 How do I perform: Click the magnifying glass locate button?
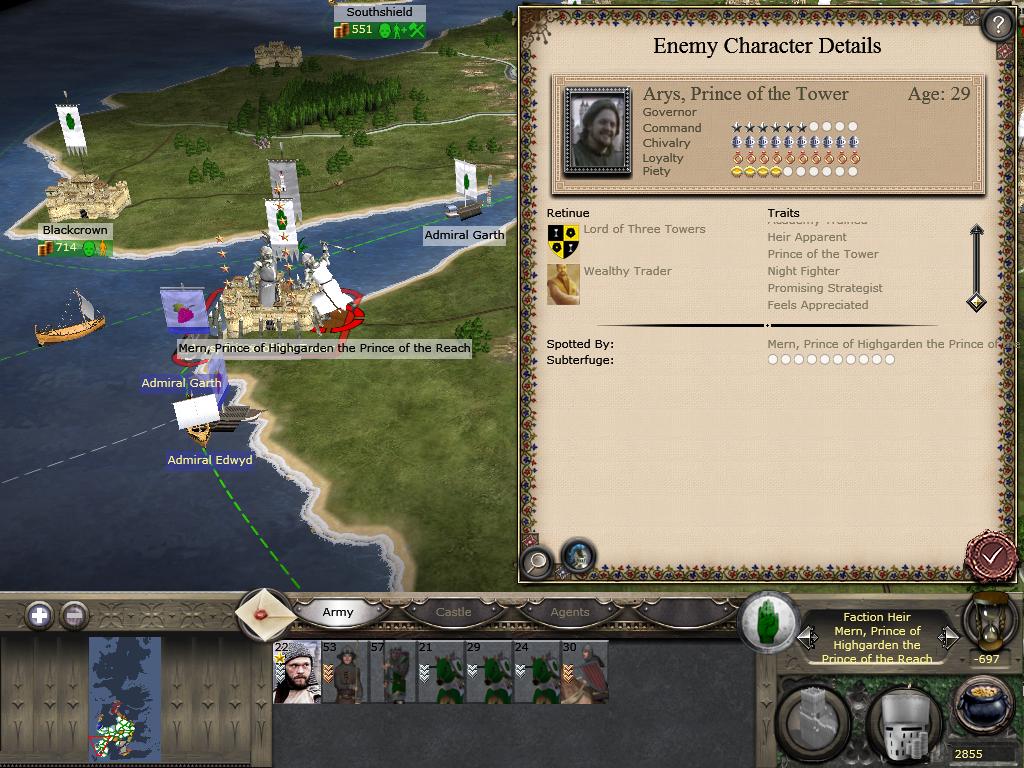point(537,560)
